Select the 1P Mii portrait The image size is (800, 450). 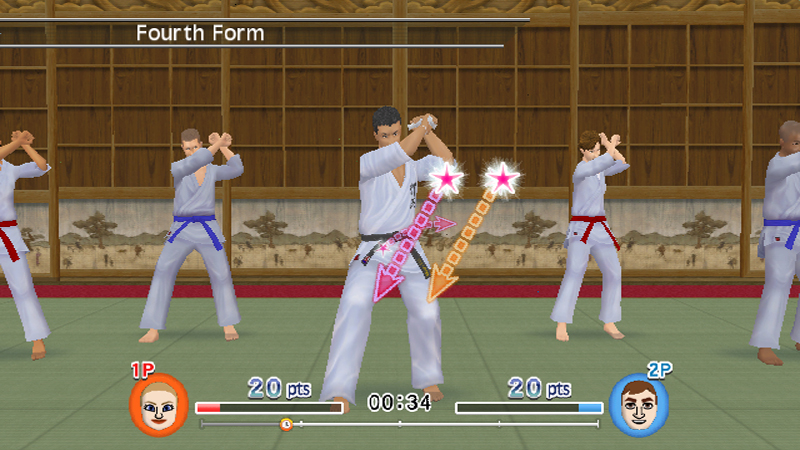(159, 403)
